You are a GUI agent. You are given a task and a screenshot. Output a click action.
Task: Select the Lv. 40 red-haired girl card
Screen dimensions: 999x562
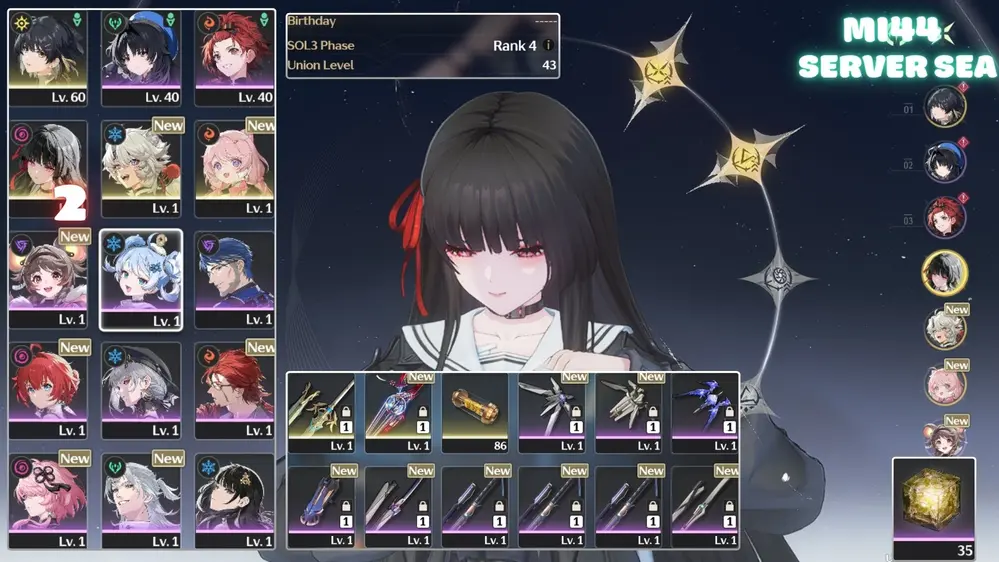(234, 58)
